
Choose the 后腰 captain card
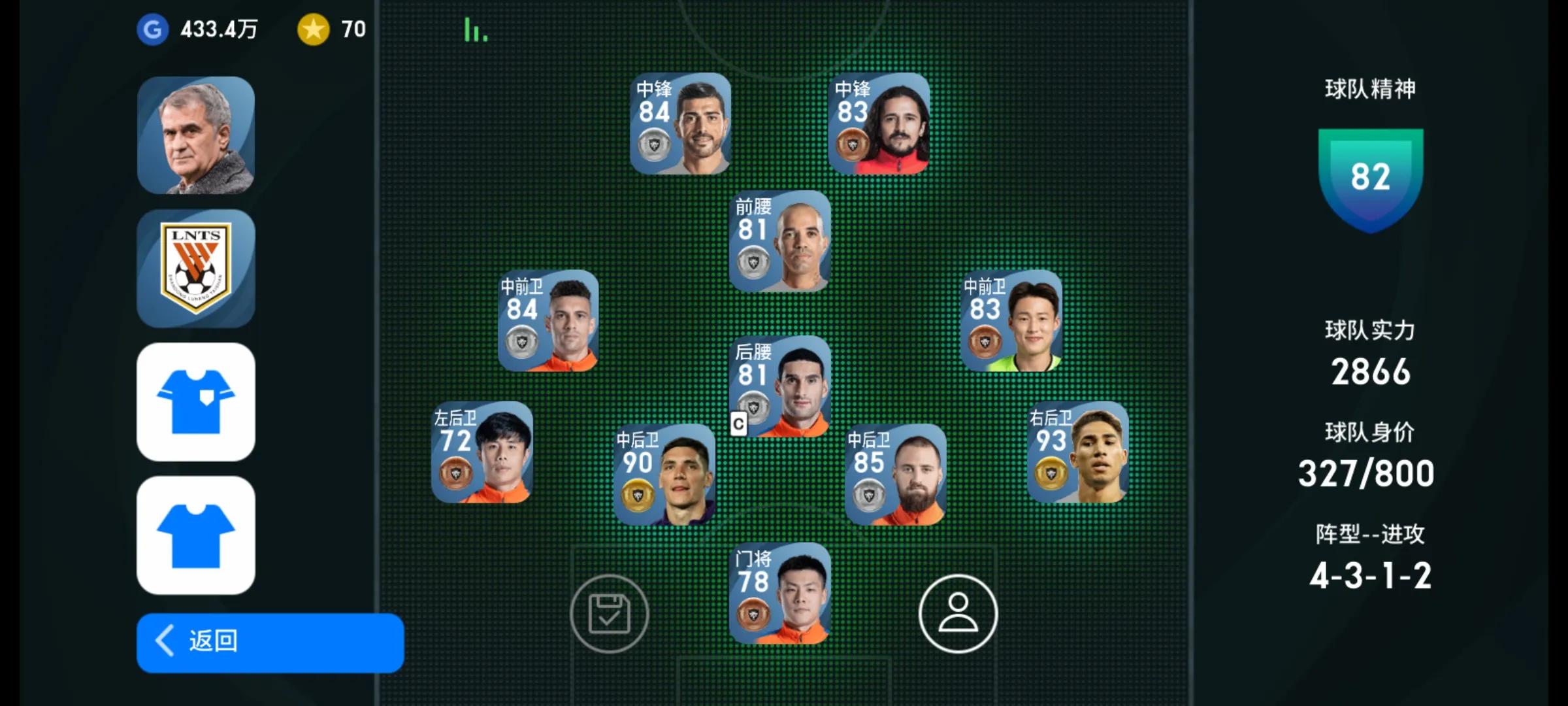[x=779, y=386]
